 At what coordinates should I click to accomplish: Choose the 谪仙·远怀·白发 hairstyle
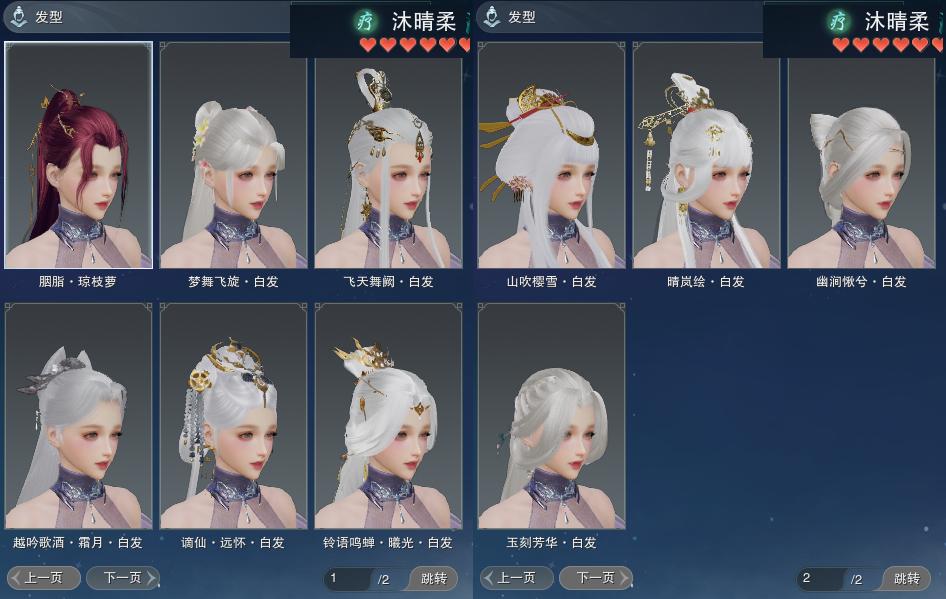[x=233, y=416]
